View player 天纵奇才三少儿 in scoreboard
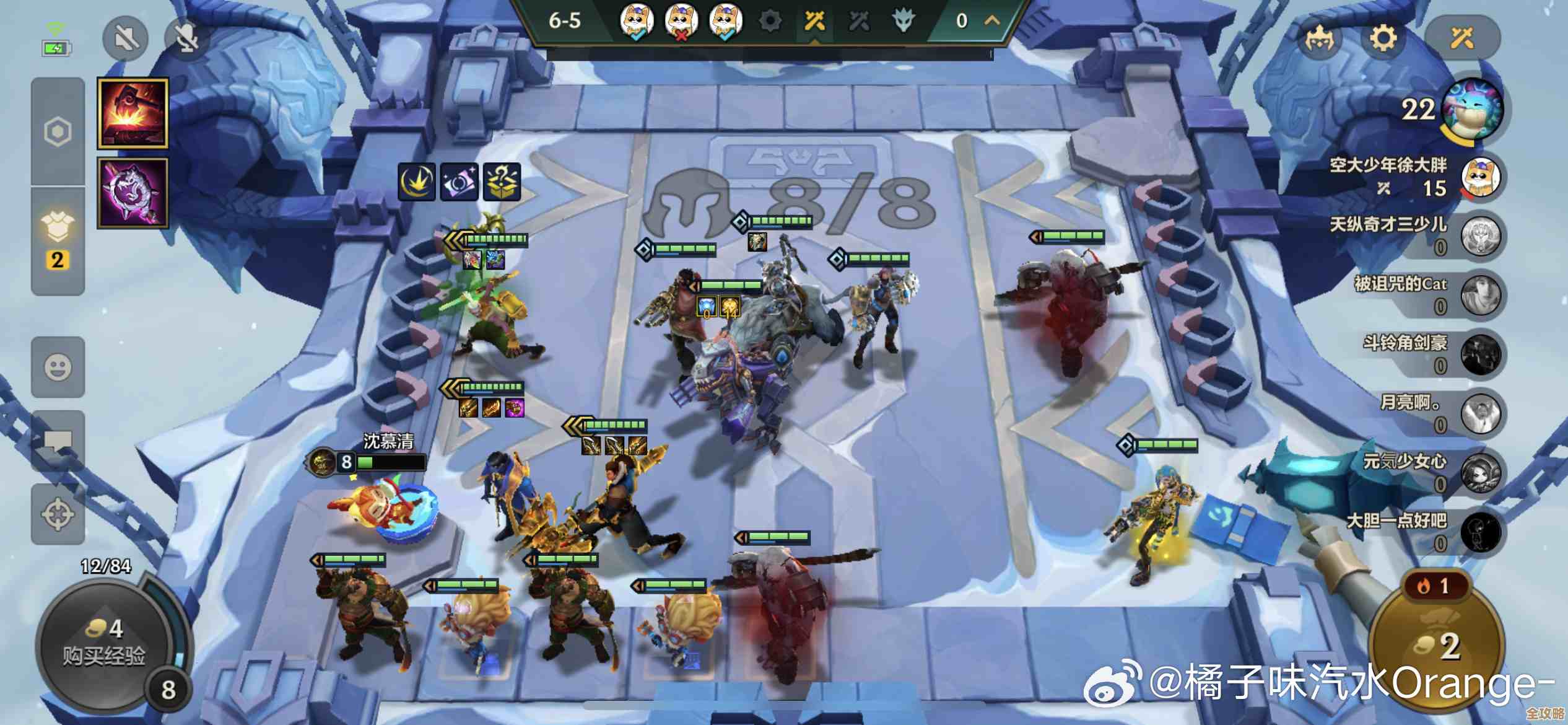 point(1480,235)
